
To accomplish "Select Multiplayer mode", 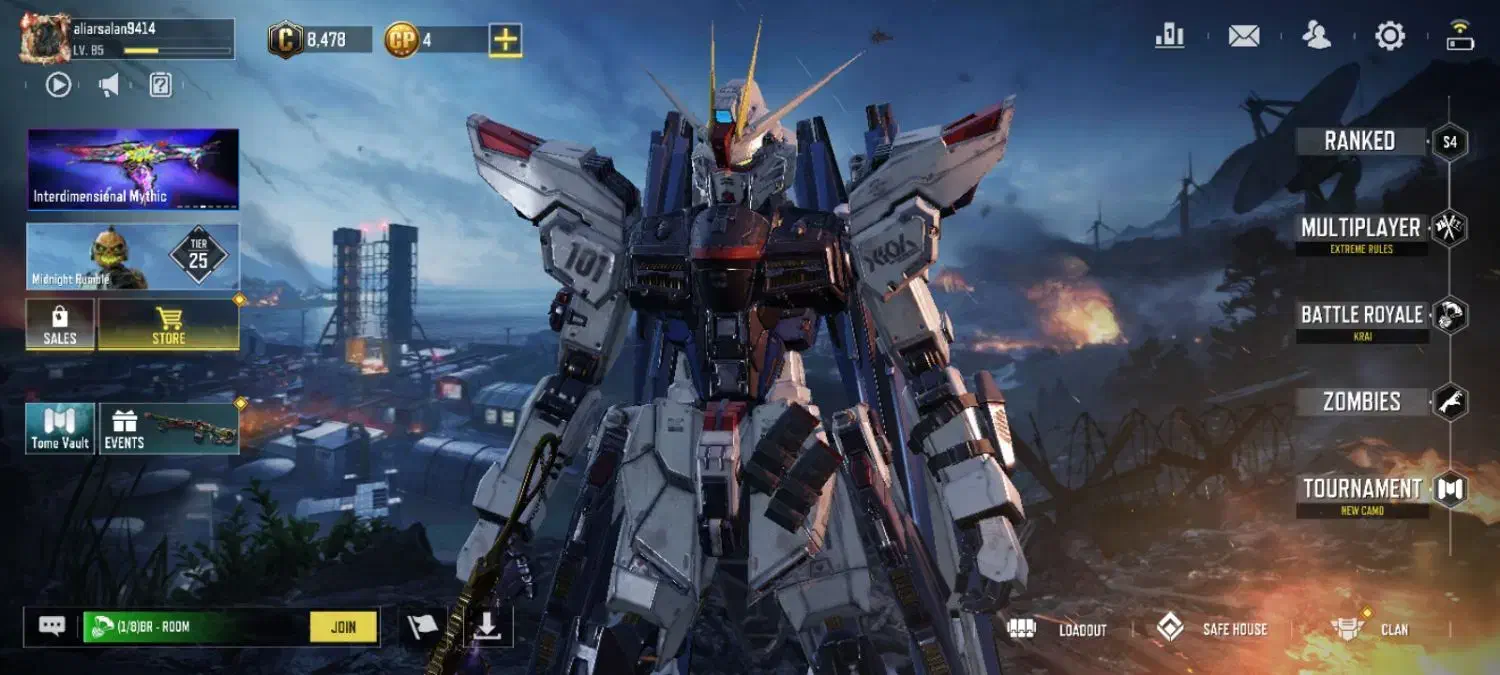I will [x=1360, y=228].
